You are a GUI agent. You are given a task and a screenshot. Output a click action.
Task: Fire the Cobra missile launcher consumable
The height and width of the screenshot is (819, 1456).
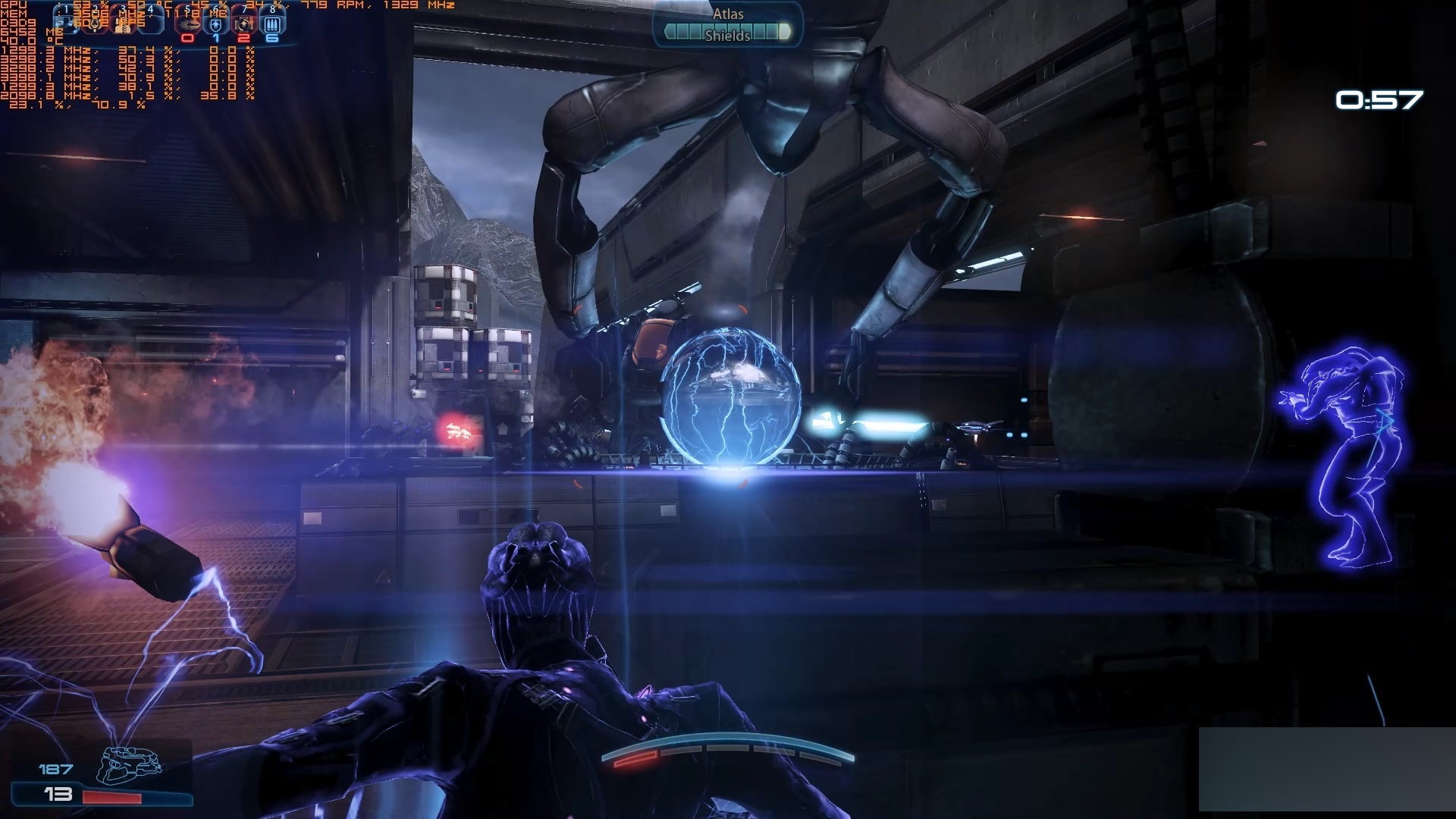pos(188,24)
